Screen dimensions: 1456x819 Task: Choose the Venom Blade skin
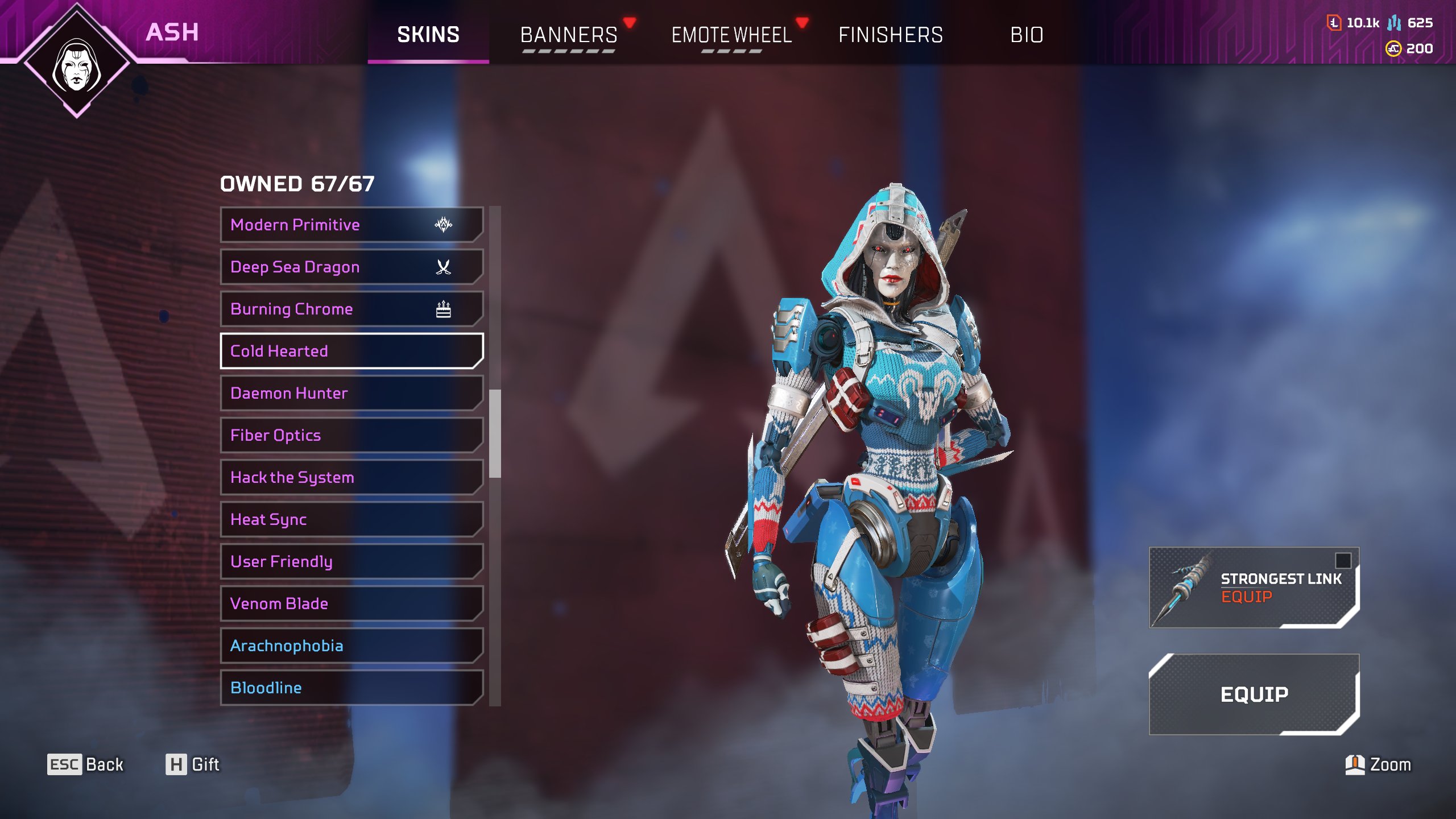pos(351,603)
